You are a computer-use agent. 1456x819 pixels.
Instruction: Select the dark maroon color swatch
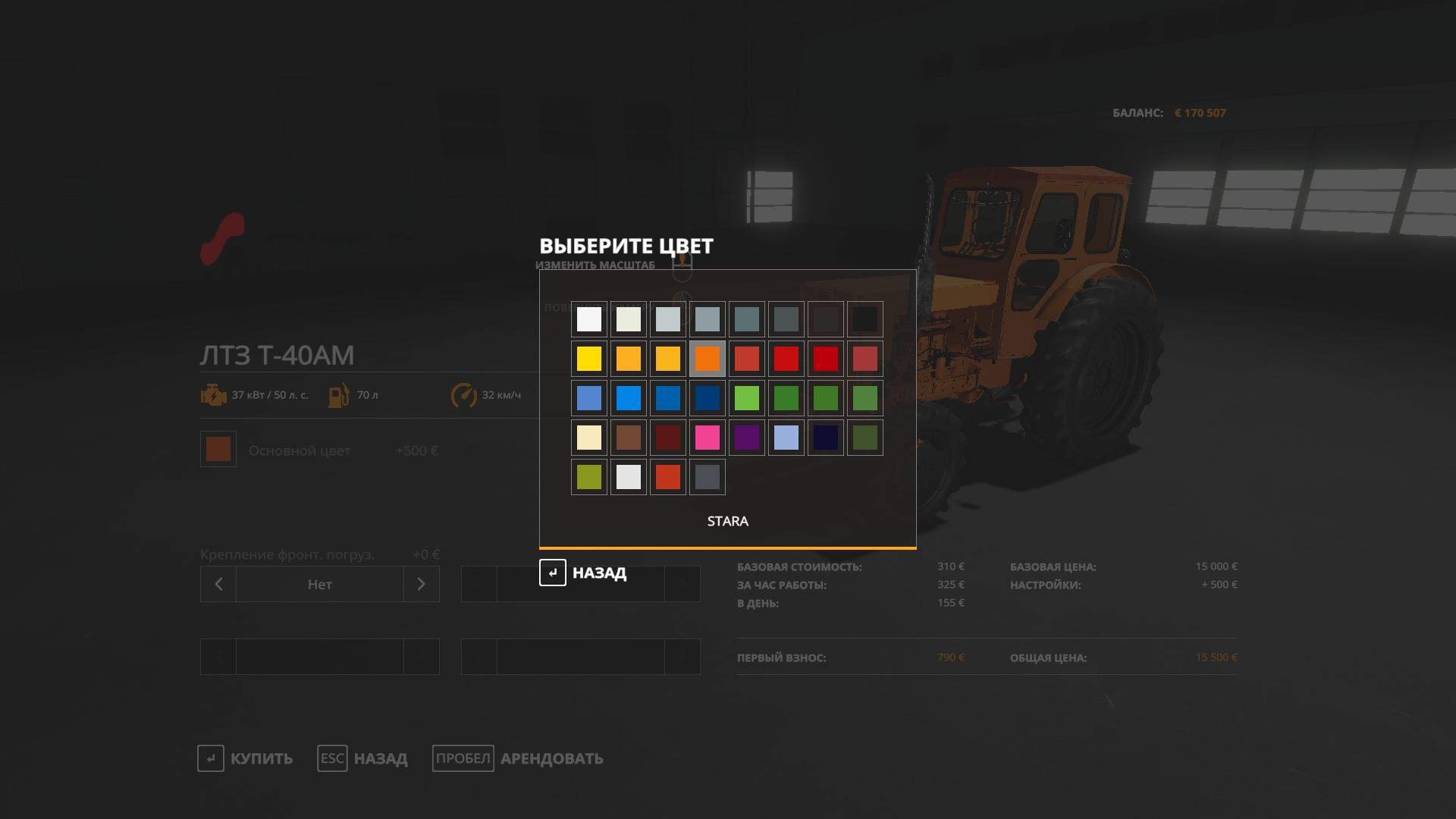(x=668, y=438)
